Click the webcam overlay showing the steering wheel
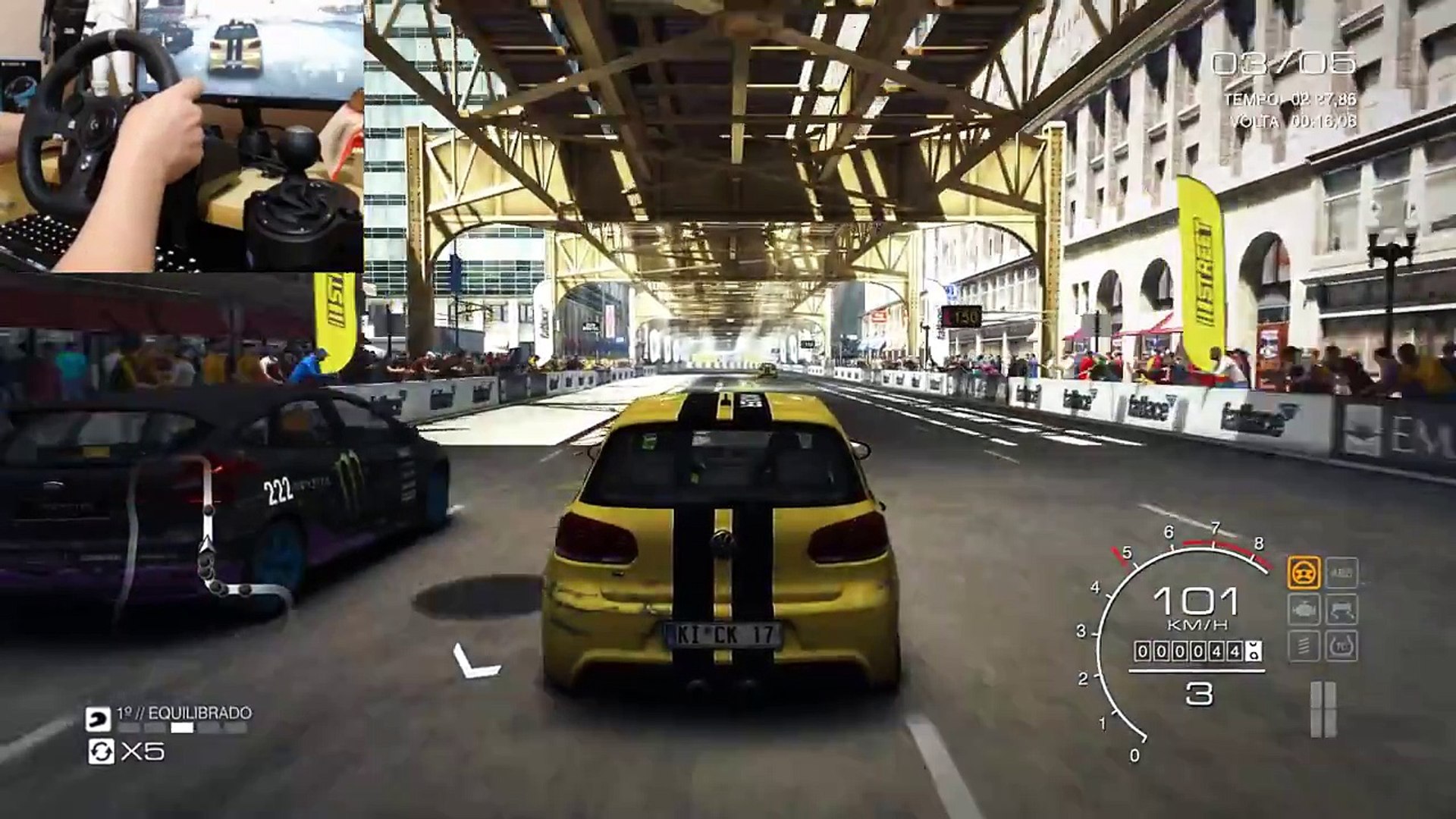 click(182, 135)
